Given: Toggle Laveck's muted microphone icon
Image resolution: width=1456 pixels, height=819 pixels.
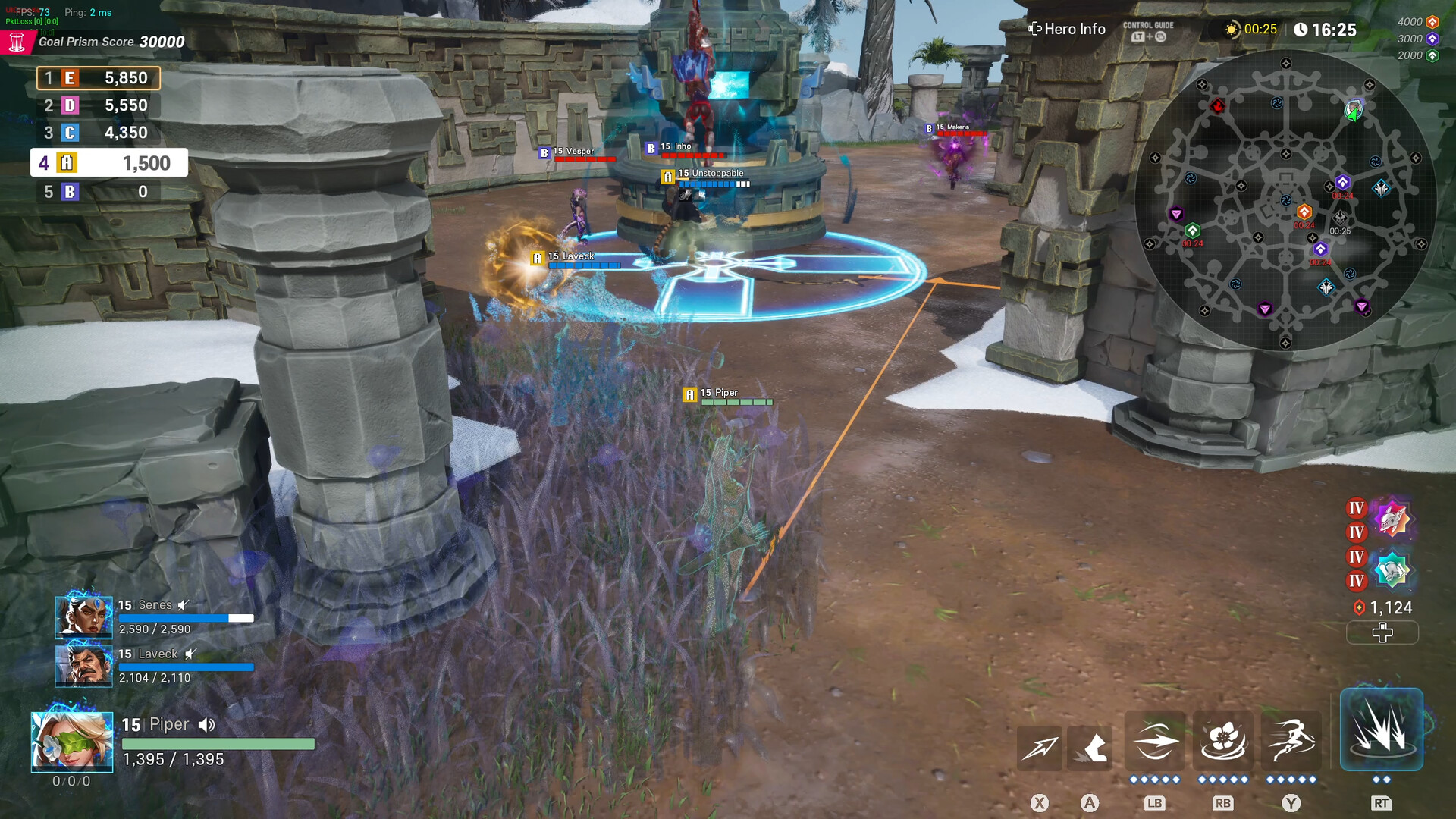Looking at the screenshot, I should 188,653.
